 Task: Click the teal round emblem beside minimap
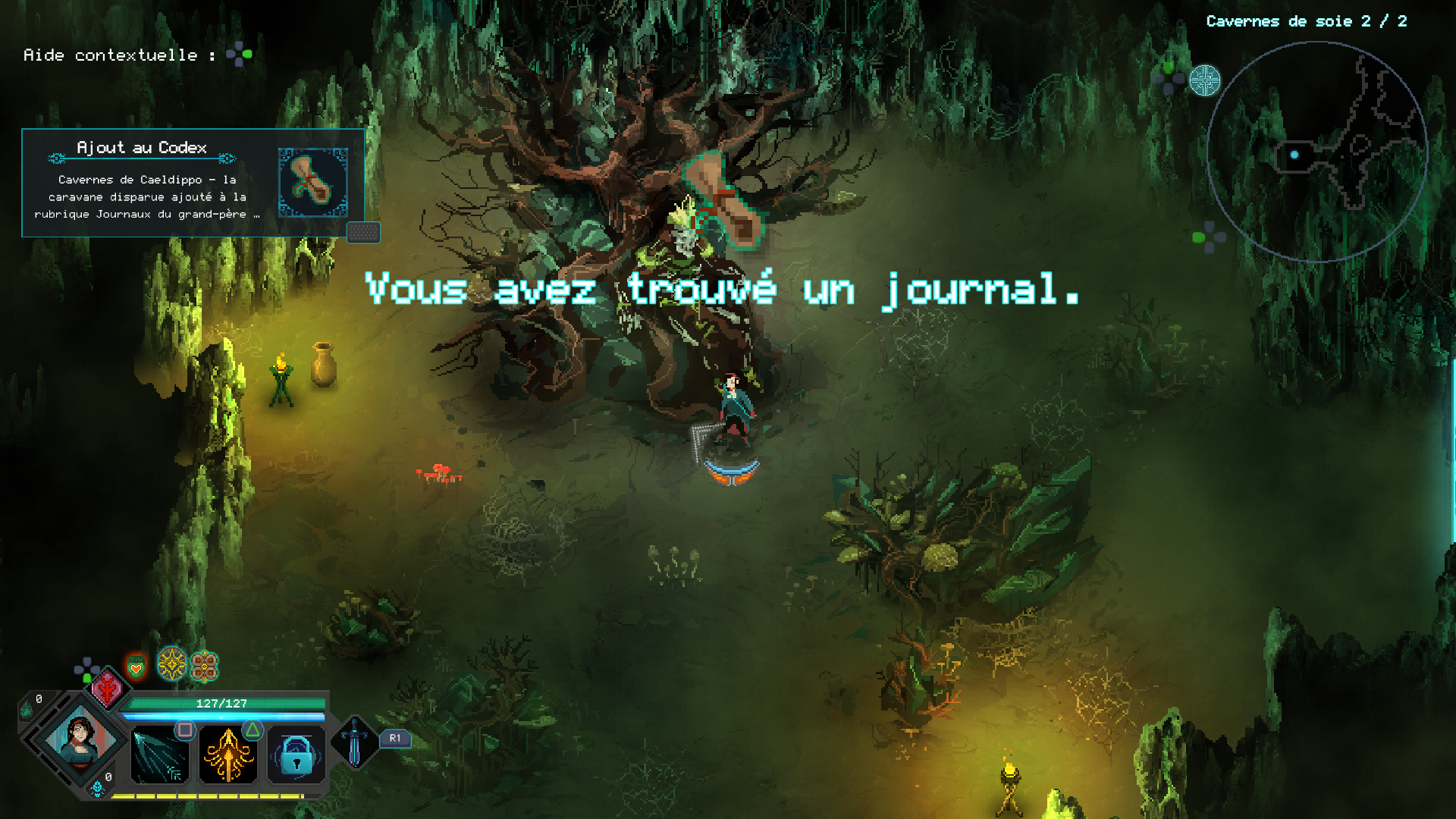[x=1204, y=80]
